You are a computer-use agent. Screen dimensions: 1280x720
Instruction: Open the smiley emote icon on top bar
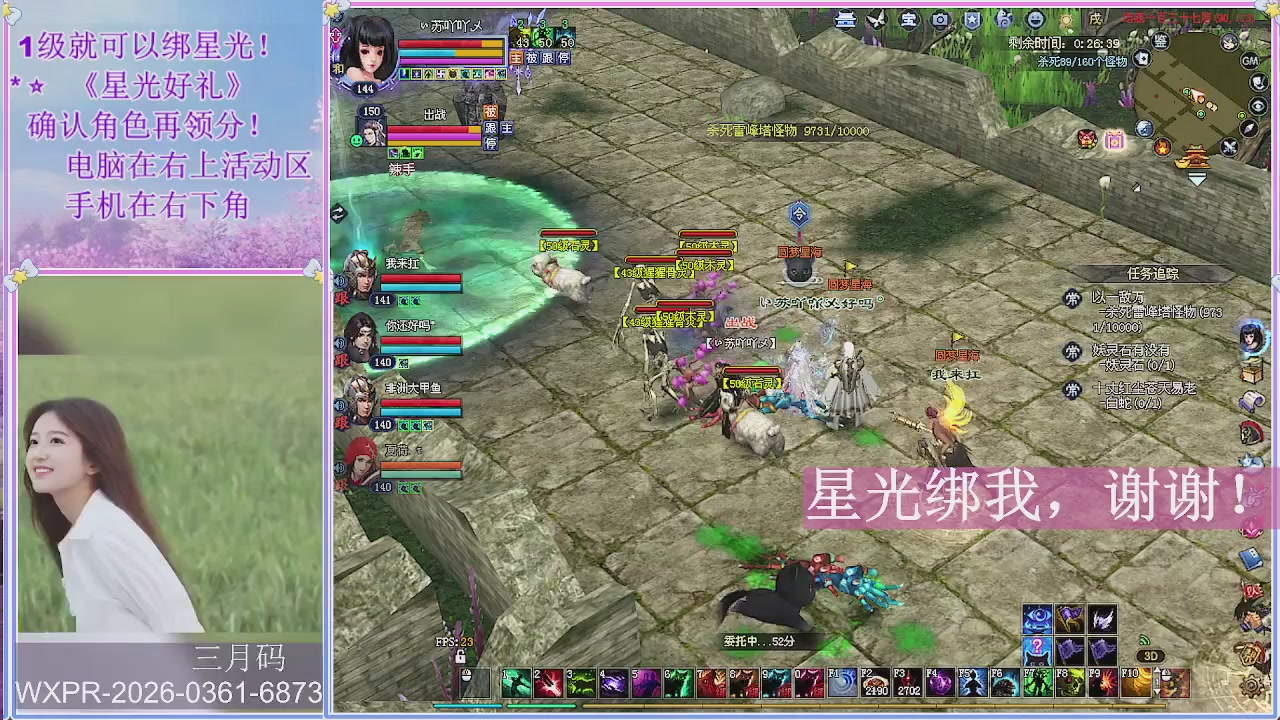(x=1037, y=20)
